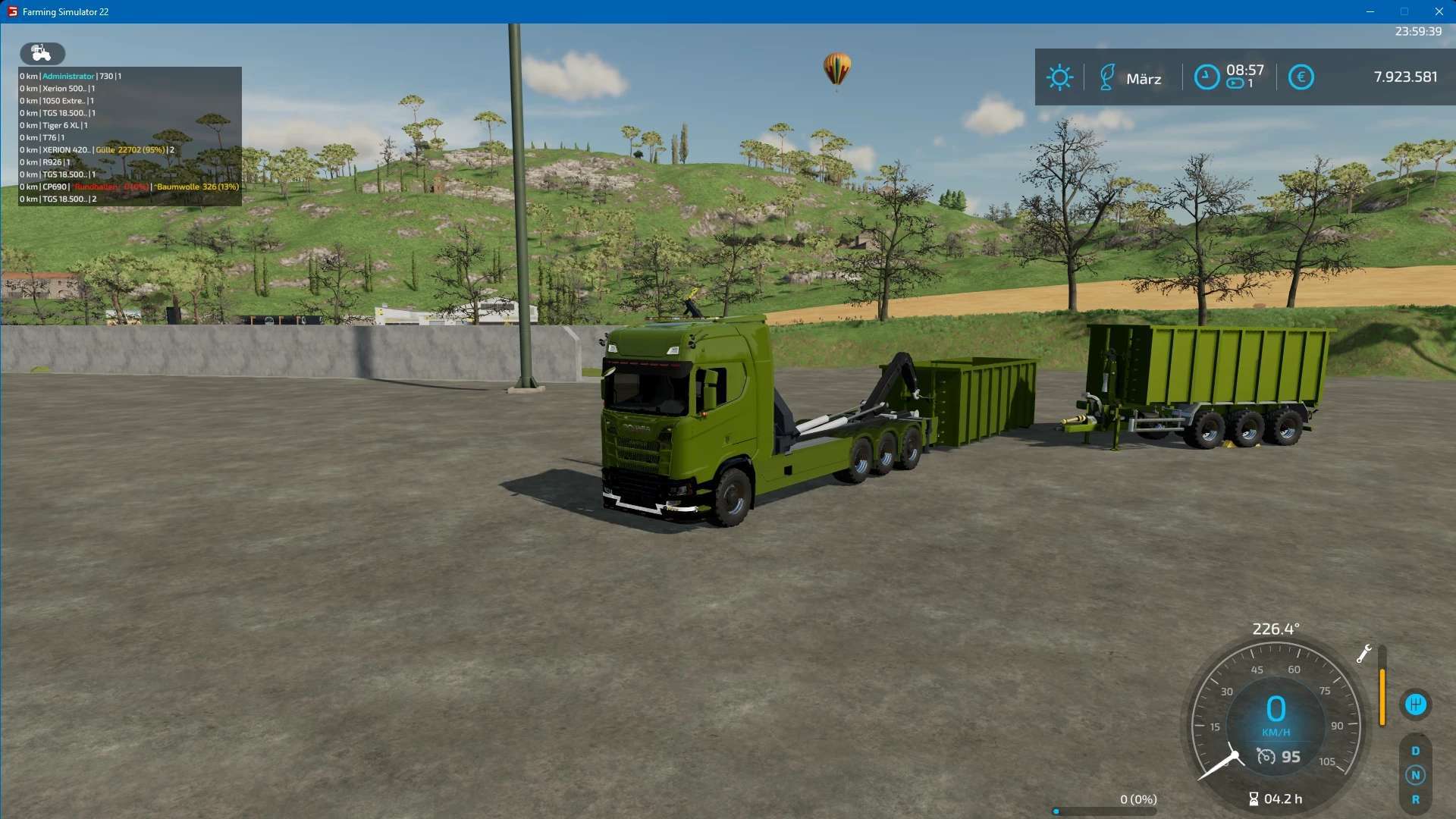This screenshot has width=1456, height=819.
Task: Pick the CP690 Baumwolle vehicle row
Action: point(129,187)
